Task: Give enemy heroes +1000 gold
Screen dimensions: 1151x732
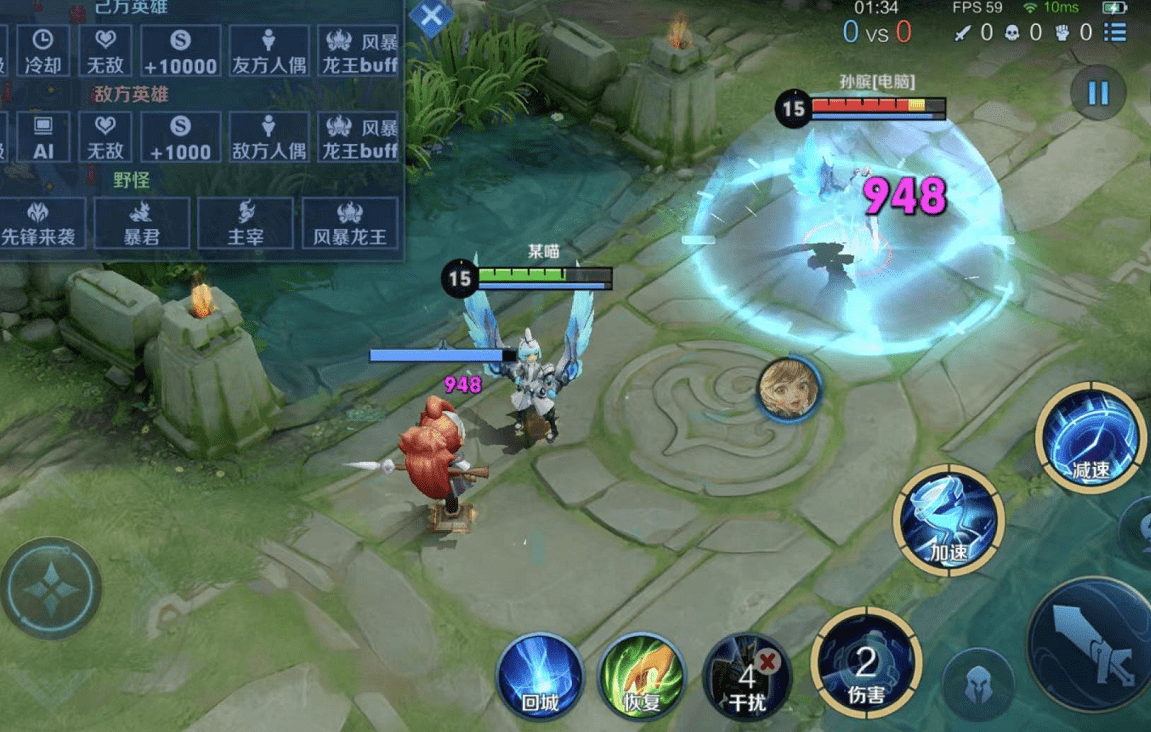Action: coord(180,137)
